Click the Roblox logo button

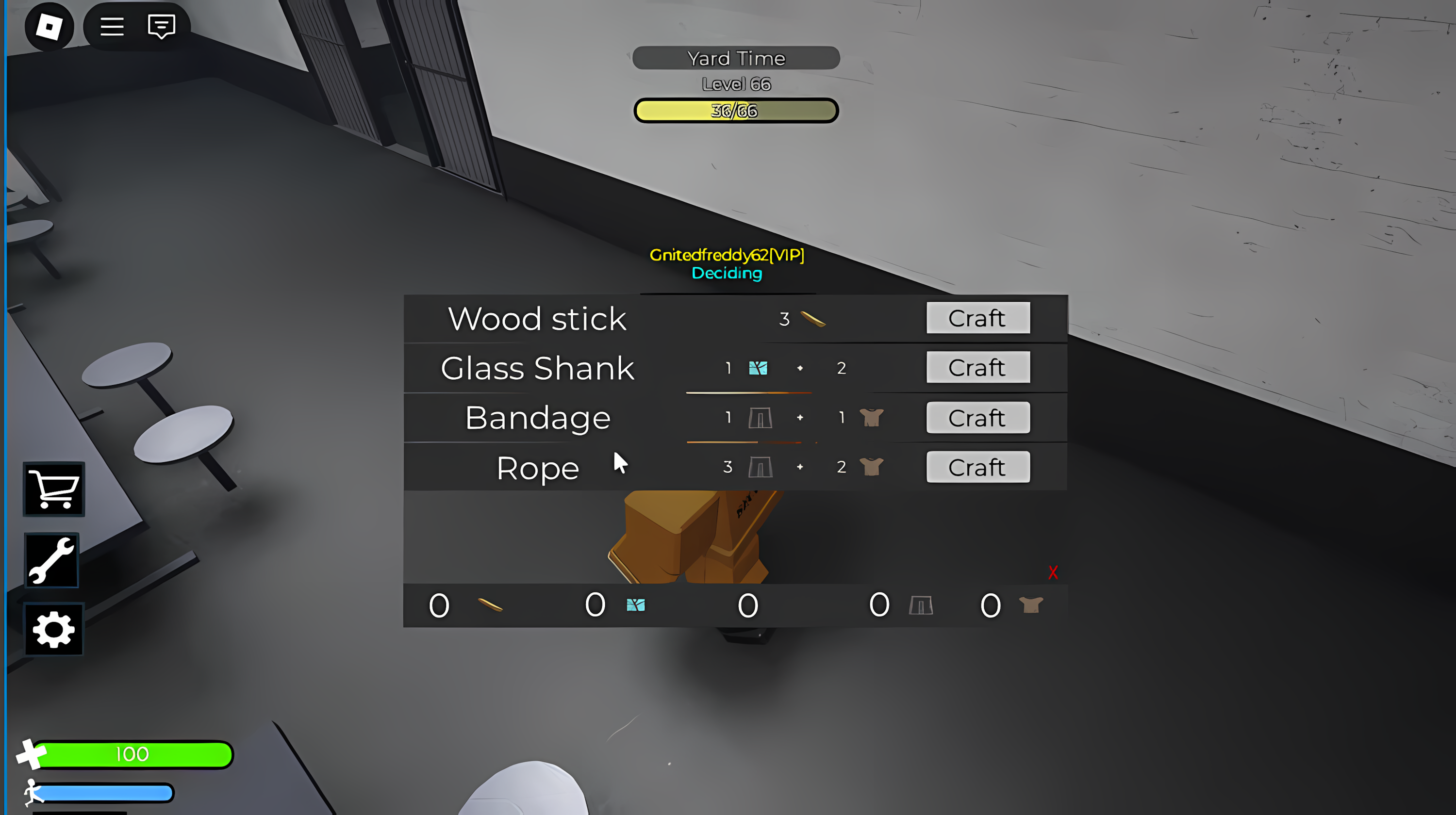49,27
